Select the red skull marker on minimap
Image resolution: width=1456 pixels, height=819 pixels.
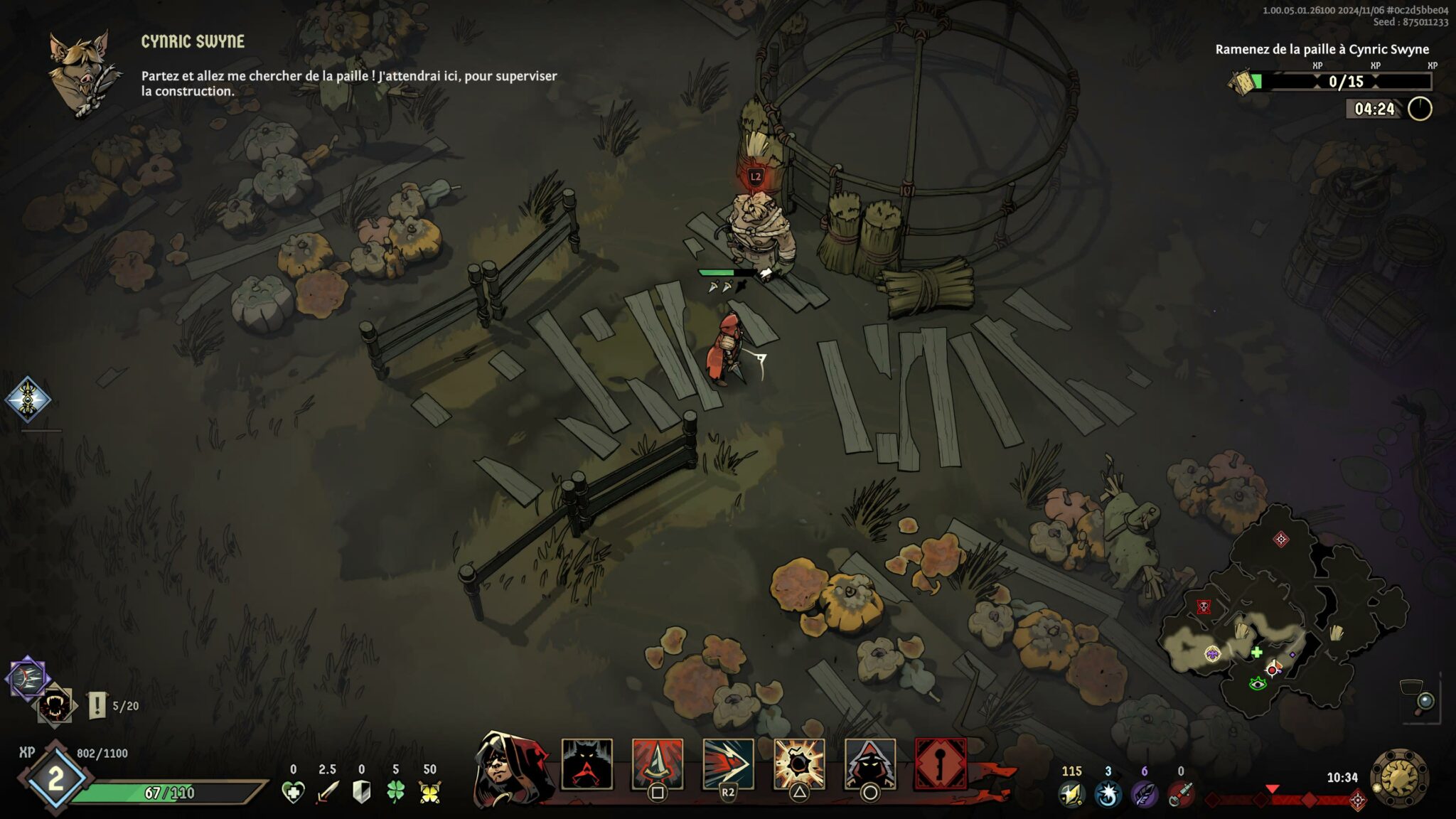pos(1204,606)
